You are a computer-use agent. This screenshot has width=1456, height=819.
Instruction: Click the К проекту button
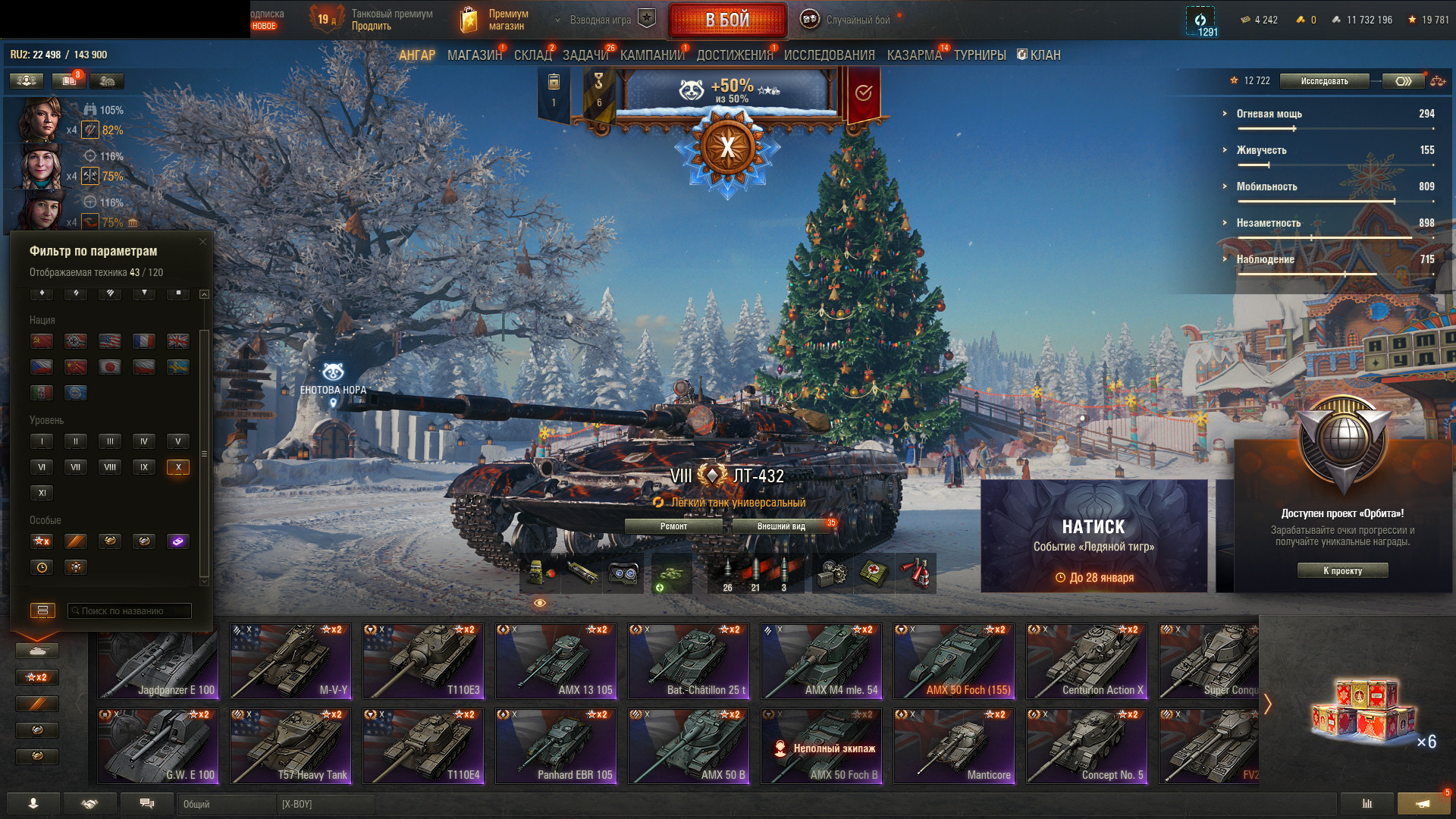pos(1342,571)
